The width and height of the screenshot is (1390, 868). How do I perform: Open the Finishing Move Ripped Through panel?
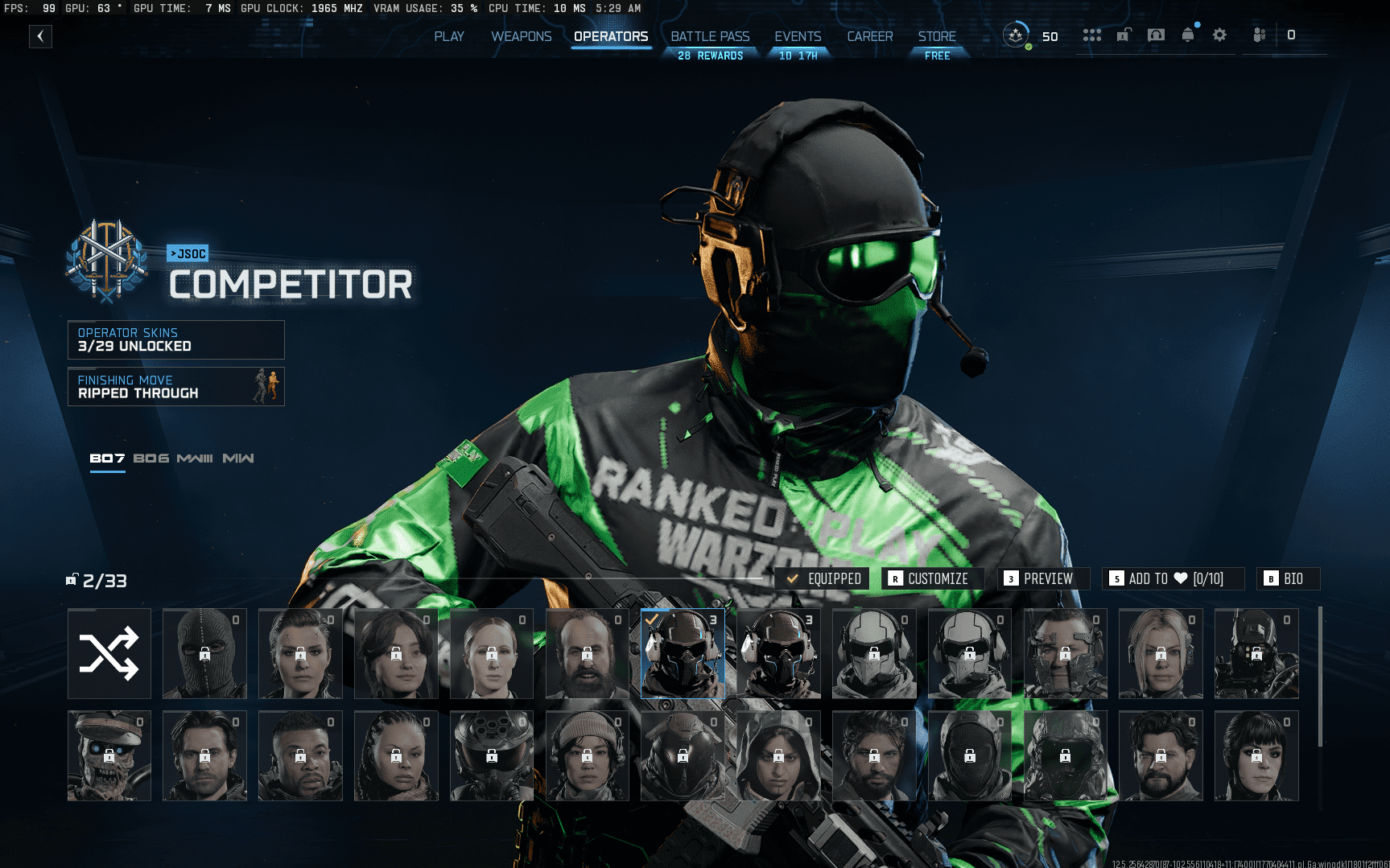point(176,387)
